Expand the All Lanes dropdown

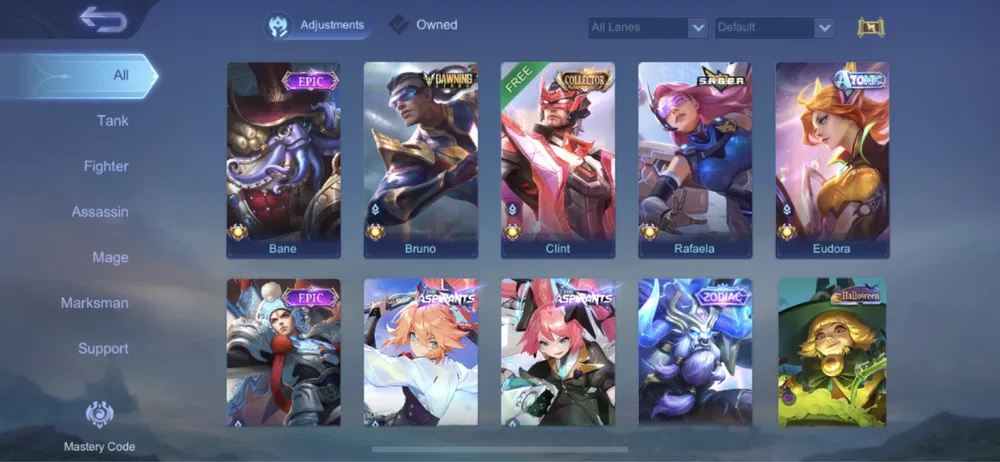tap(648, 28)
